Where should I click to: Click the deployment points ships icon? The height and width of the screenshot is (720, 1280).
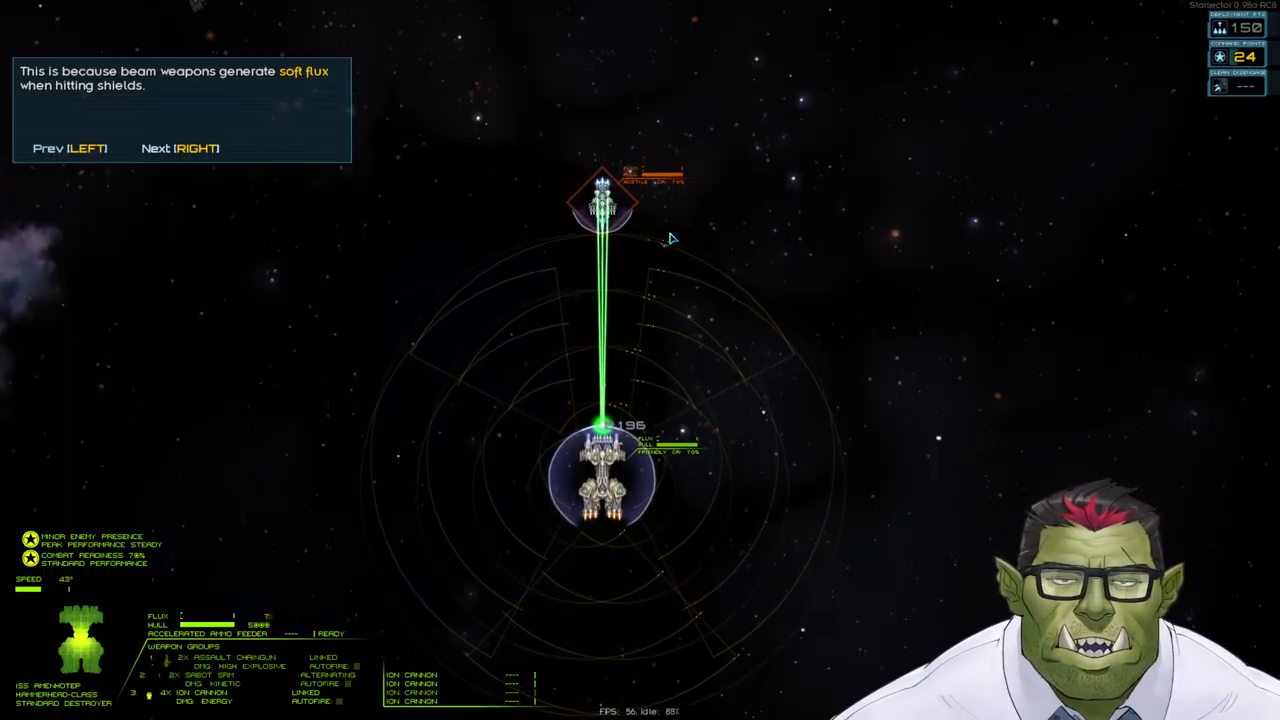1219,28
